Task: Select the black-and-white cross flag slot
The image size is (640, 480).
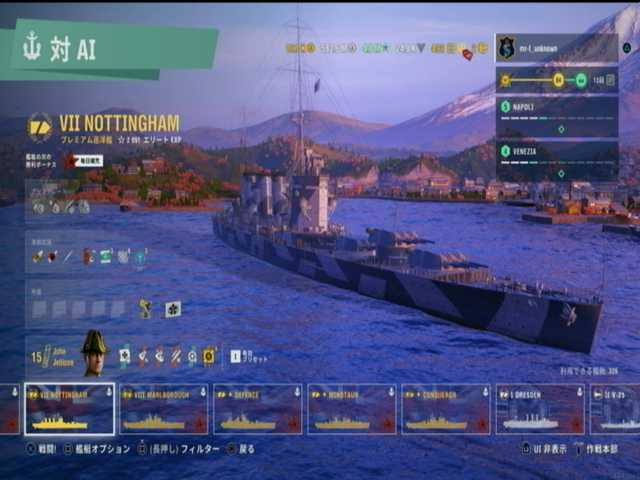Action: (173, 309)
